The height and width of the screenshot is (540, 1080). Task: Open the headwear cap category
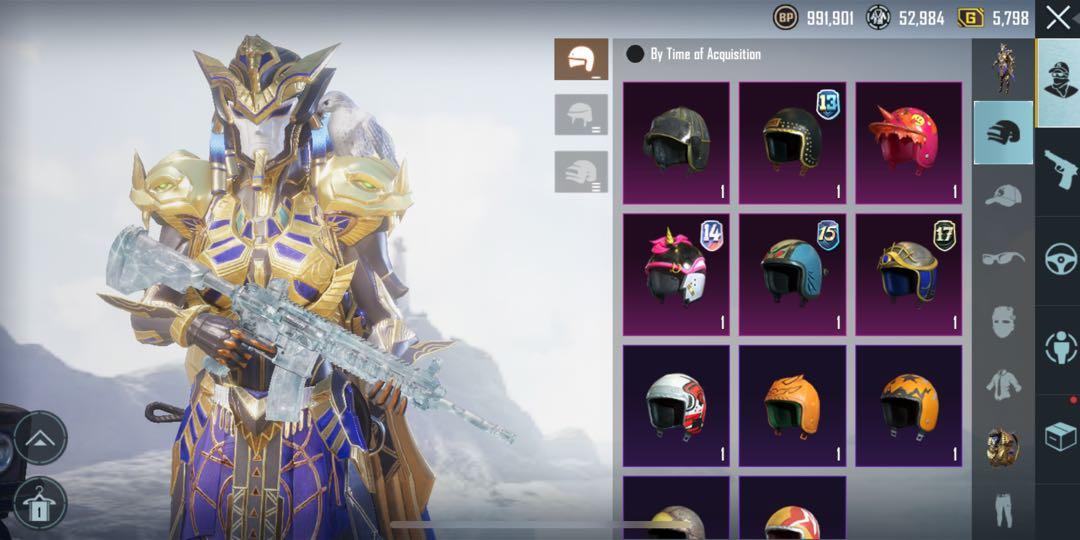pyautogui.click(x=1003, y=195)
